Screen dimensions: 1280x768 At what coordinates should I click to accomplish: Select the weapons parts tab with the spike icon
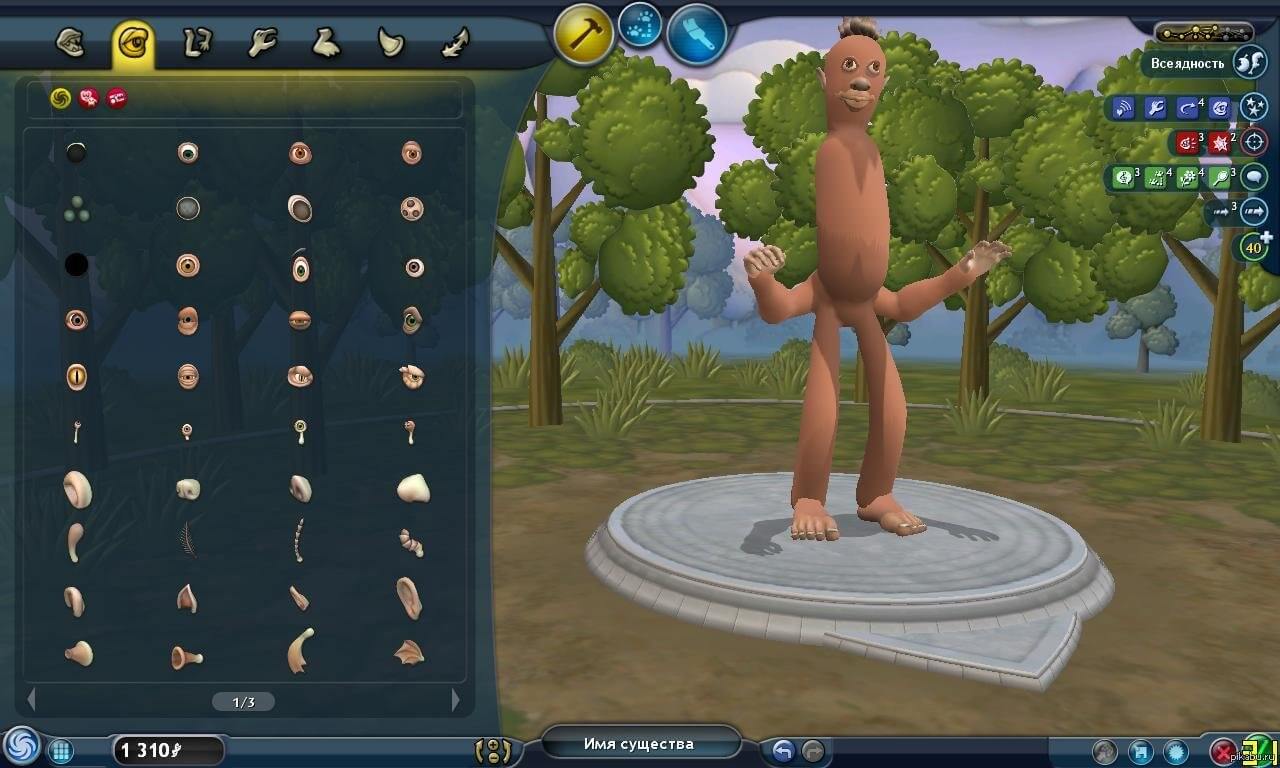pos(455,43)
